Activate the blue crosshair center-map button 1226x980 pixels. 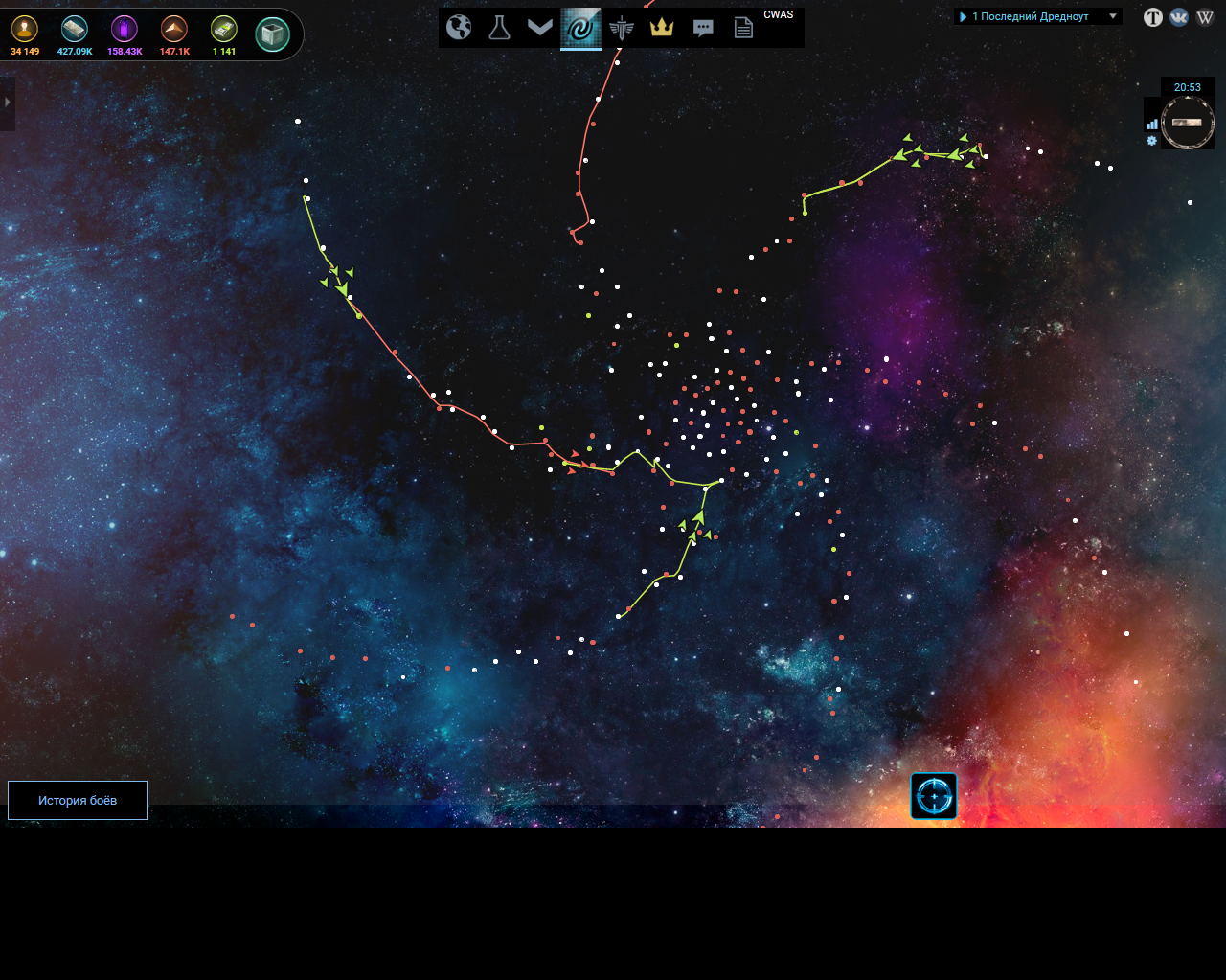point(934,796)
